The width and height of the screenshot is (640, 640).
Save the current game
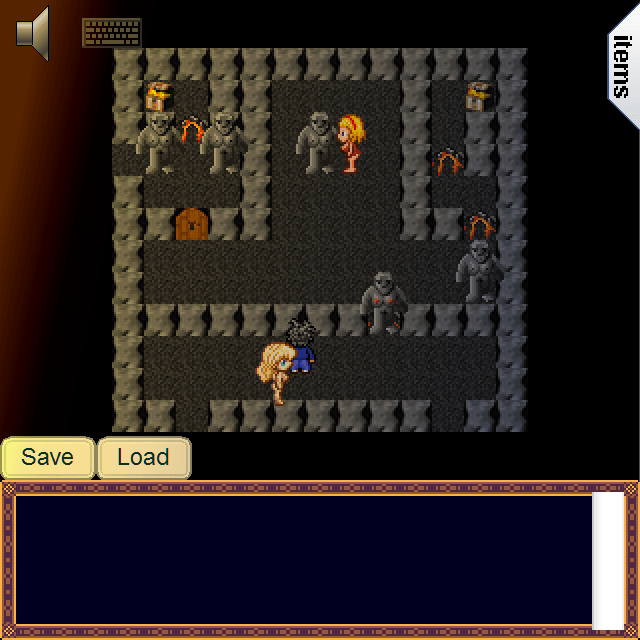point(48,458)
